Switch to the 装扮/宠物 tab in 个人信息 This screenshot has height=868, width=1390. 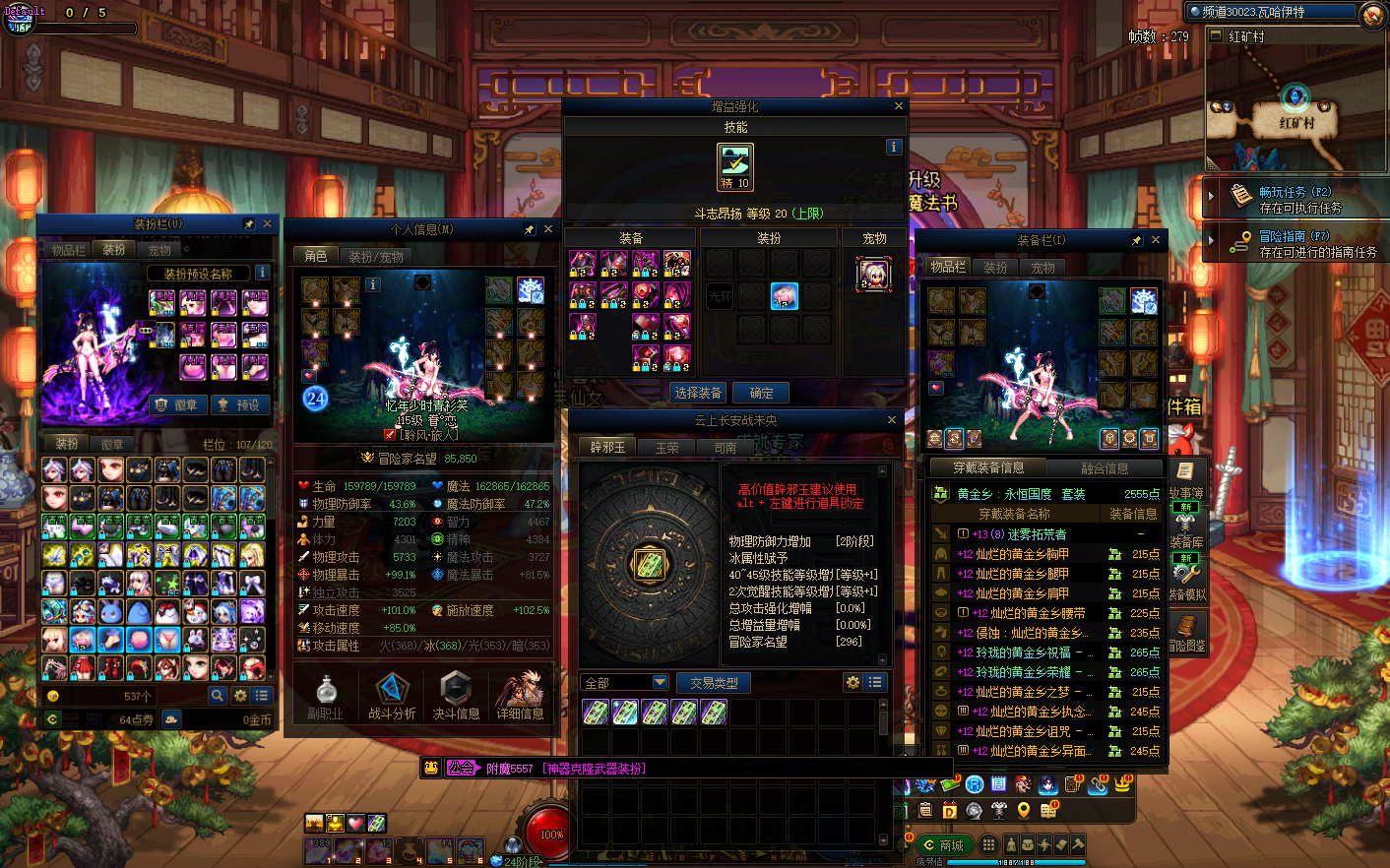(375, 256)
